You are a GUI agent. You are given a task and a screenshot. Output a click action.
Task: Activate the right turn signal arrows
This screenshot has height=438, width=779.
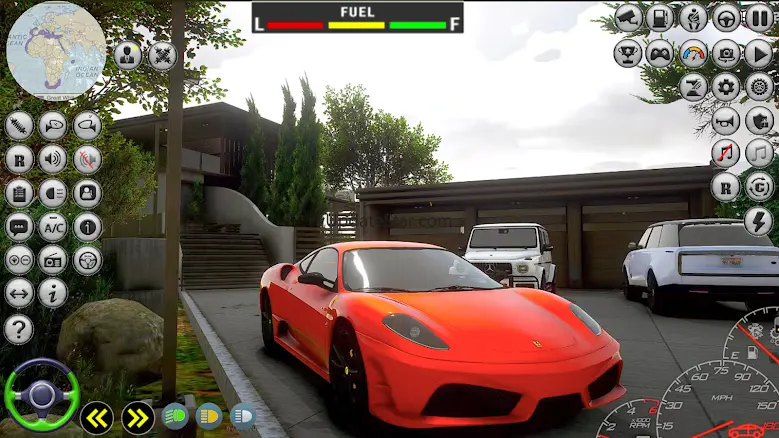(138, 416)
